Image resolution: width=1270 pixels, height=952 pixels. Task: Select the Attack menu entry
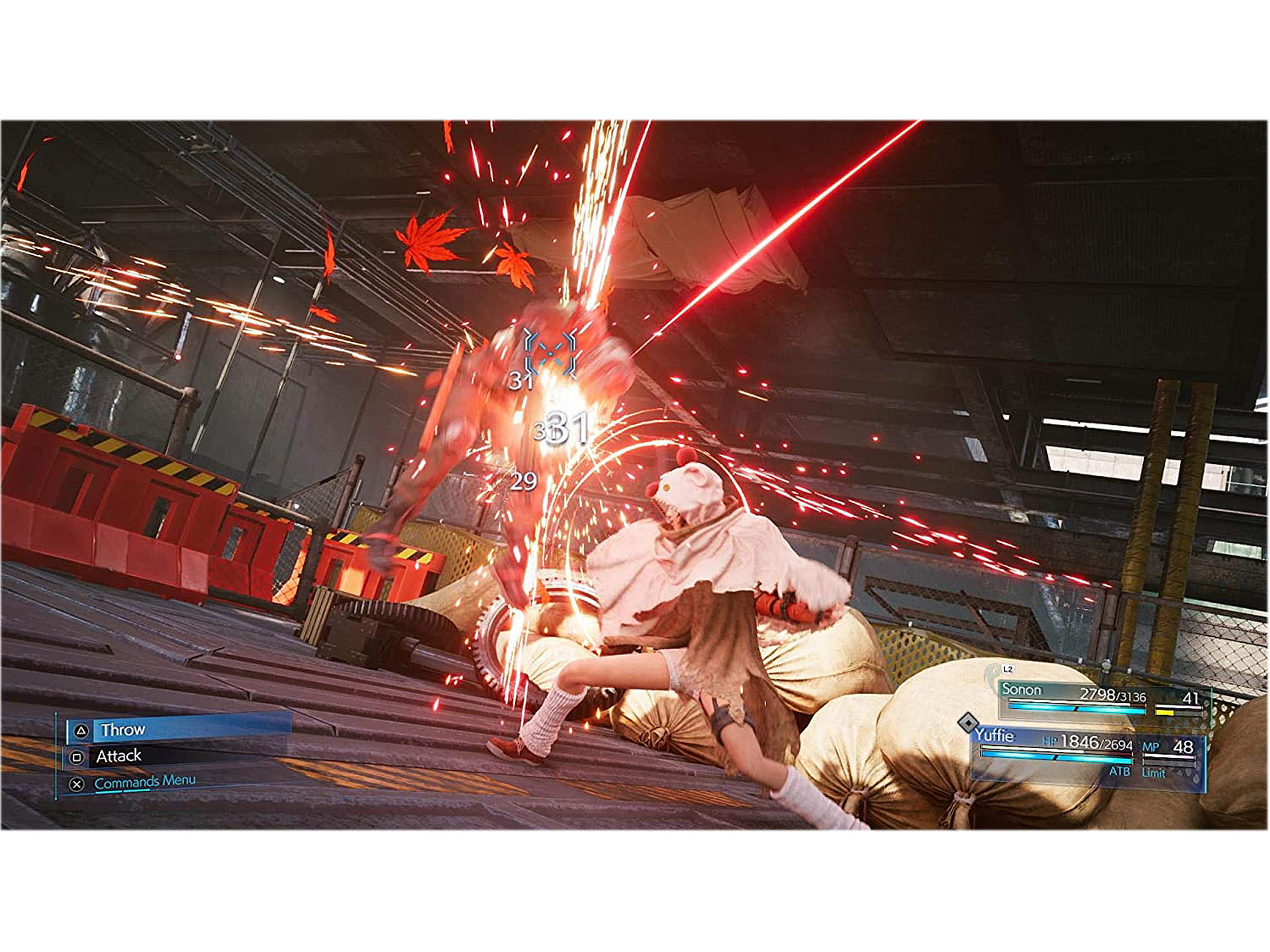click(120, 758)
